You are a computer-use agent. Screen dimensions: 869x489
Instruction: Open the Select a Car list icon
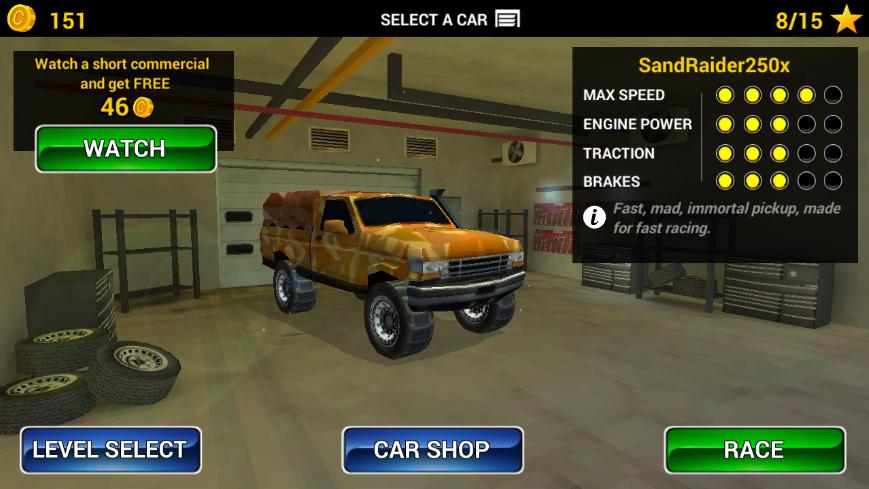click(x=508, y=19)
